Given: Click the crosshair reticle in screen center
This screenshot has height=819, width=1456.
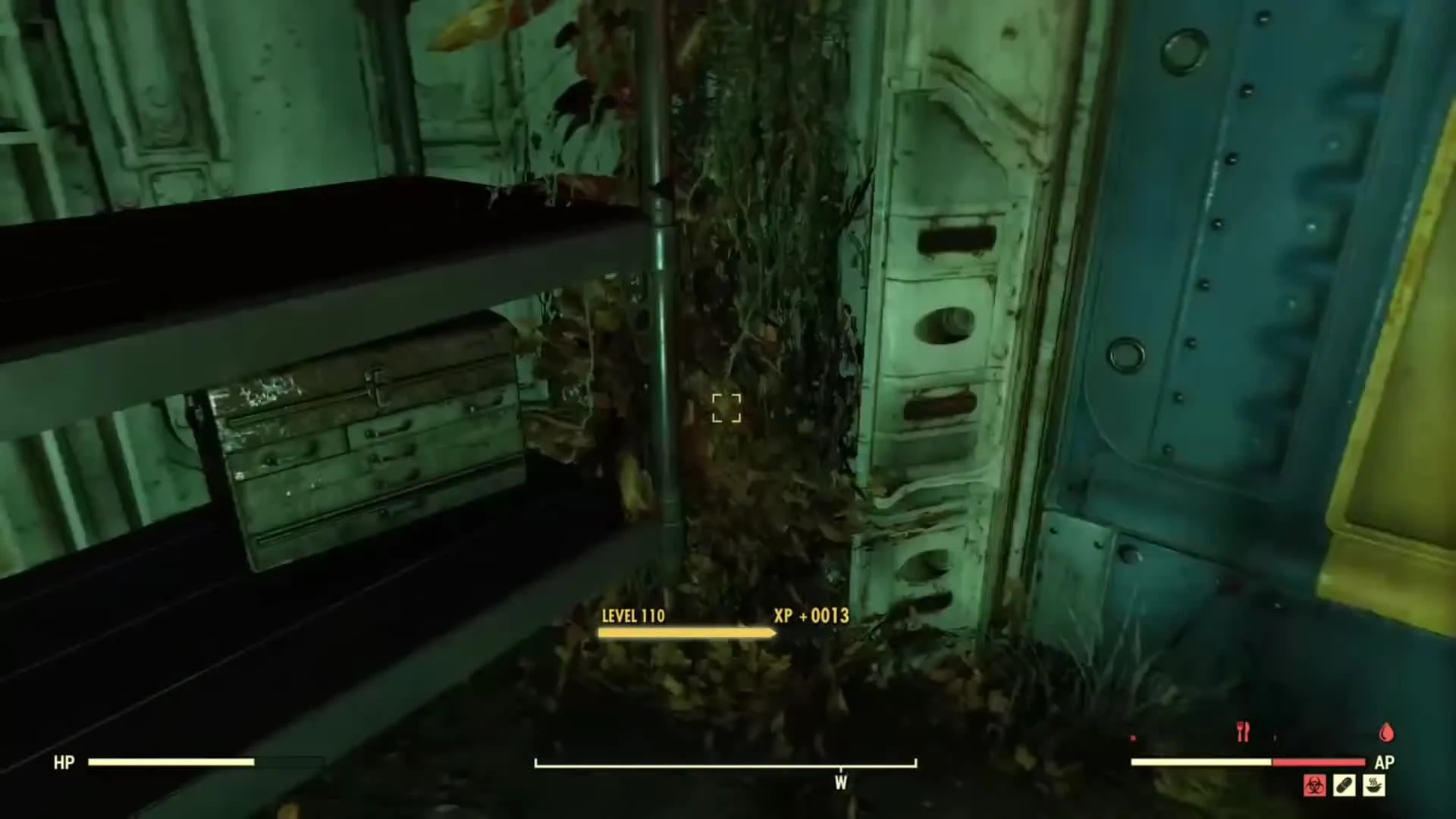Looking at the screenshot, I should [726, 409].
